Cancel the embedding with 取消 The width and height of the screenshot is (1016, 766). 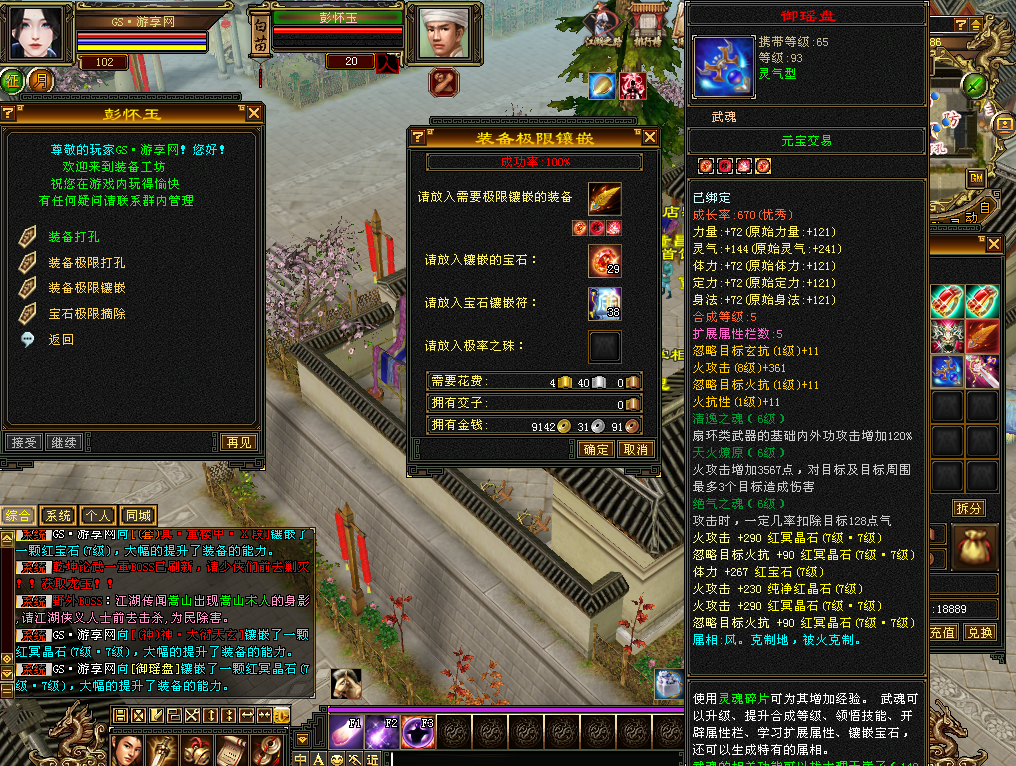(636, 449)
